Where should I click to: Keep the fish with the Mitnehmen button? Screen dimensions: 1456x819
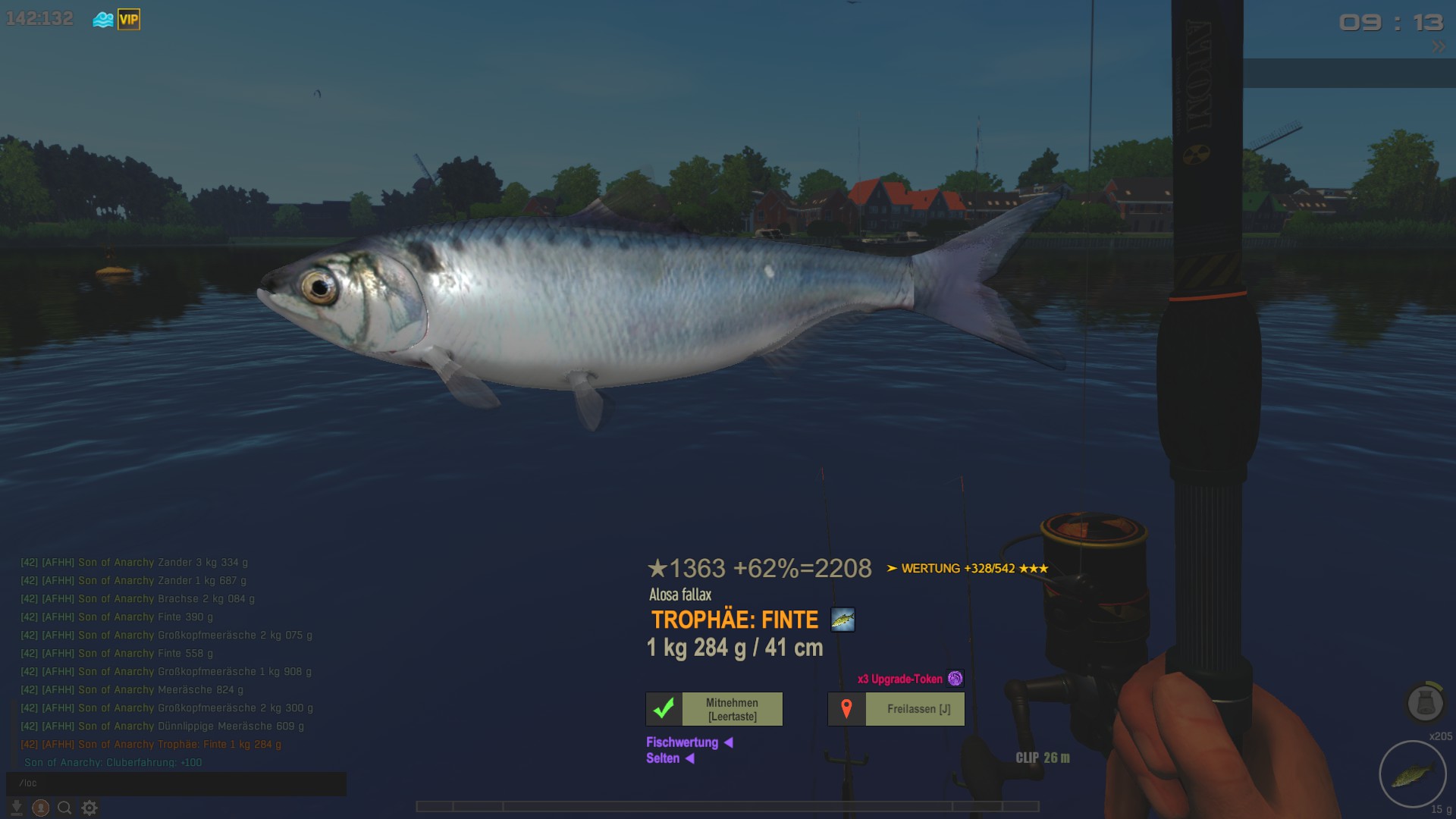click(x=714, y=709)
